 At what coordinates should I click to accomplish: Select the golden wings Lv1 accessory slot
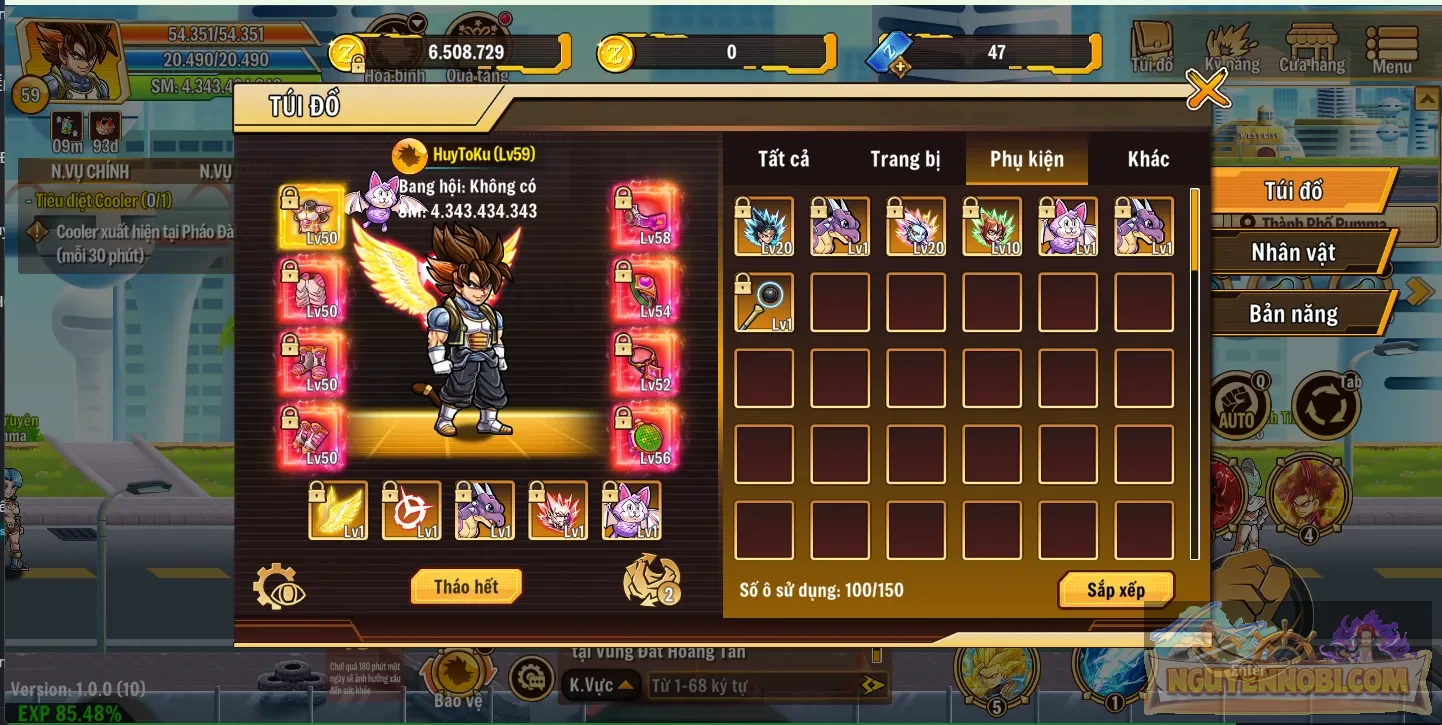[340, 511]
